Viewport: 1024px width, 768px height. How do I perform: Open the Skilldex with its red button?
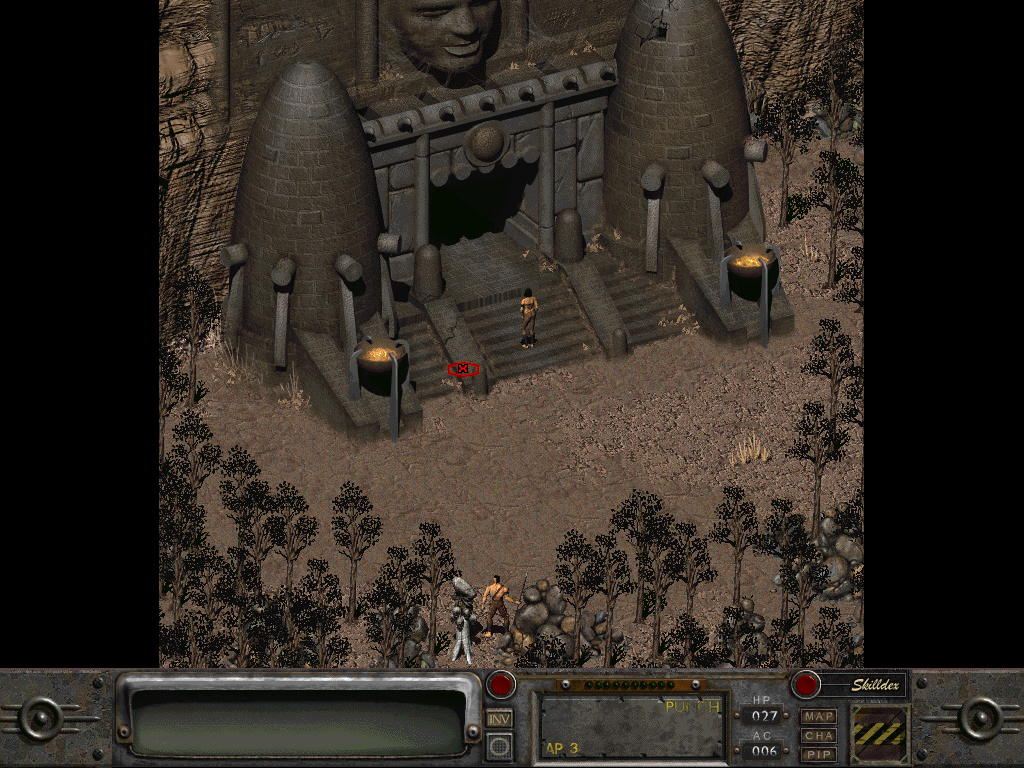[806, 685]
